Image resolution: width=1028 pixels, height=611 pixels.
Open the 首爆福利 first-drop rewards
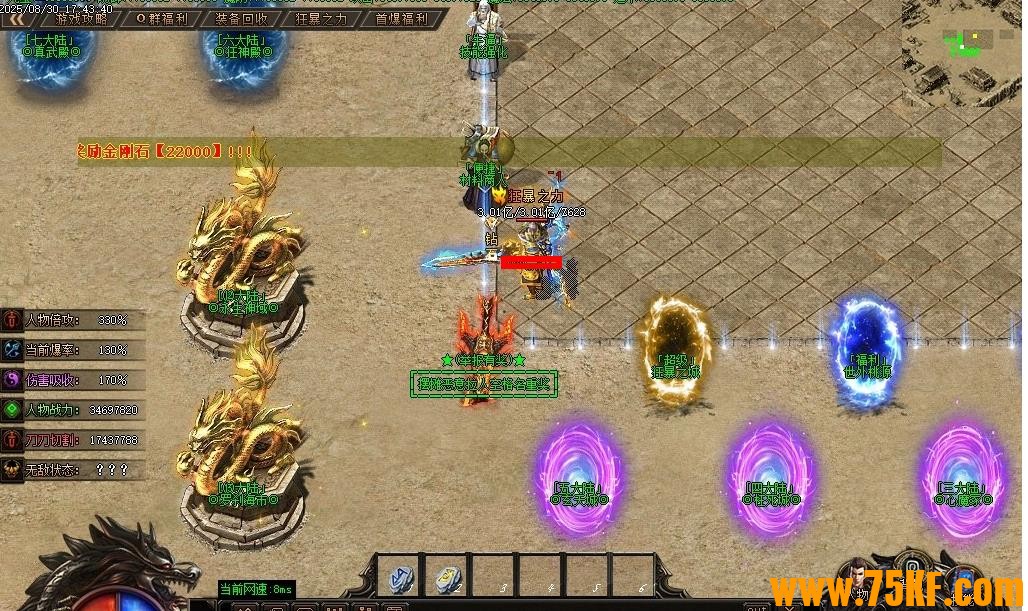tap(401, 18)
